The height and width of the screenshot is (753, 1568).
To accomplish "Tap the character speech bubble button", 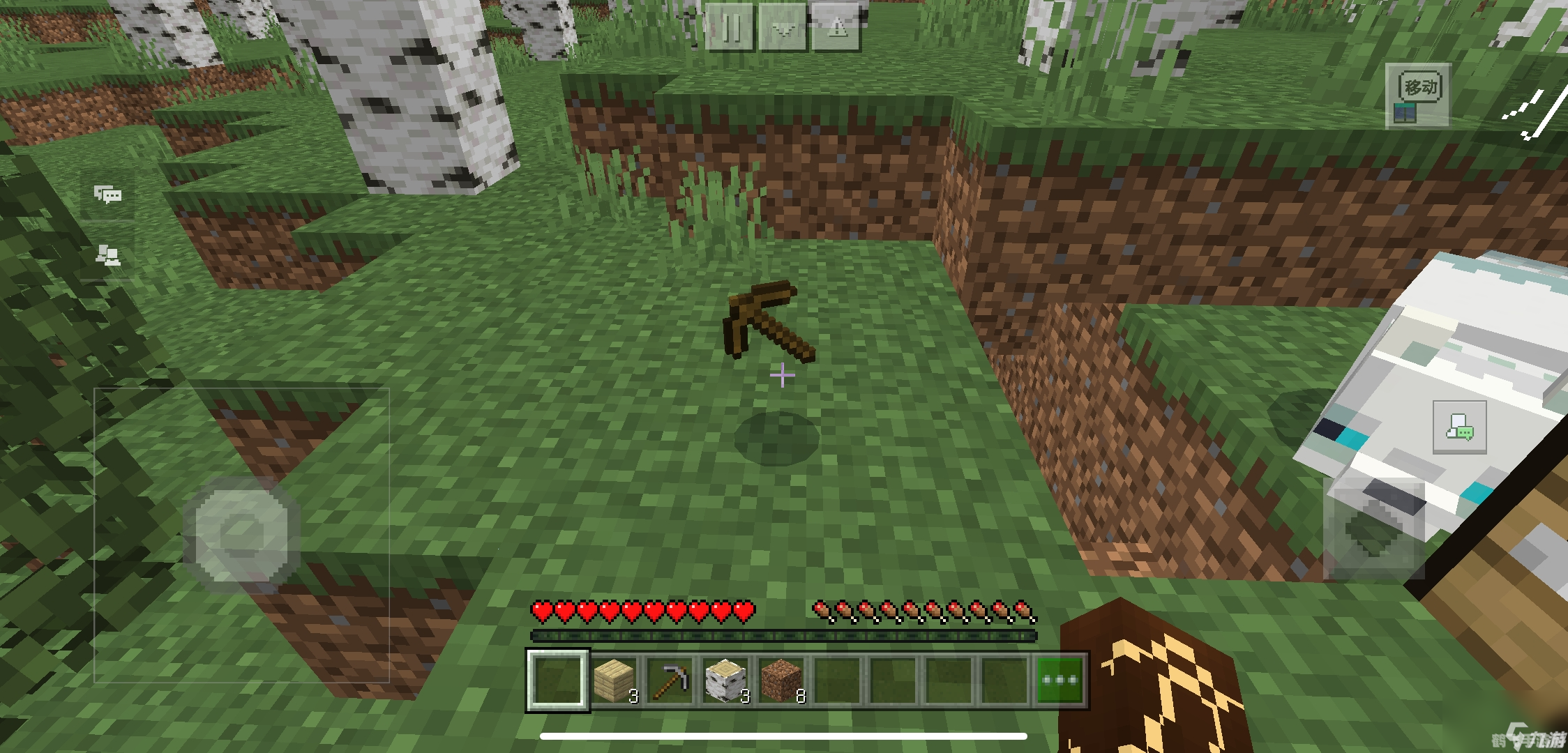I will coord(1459,427).
